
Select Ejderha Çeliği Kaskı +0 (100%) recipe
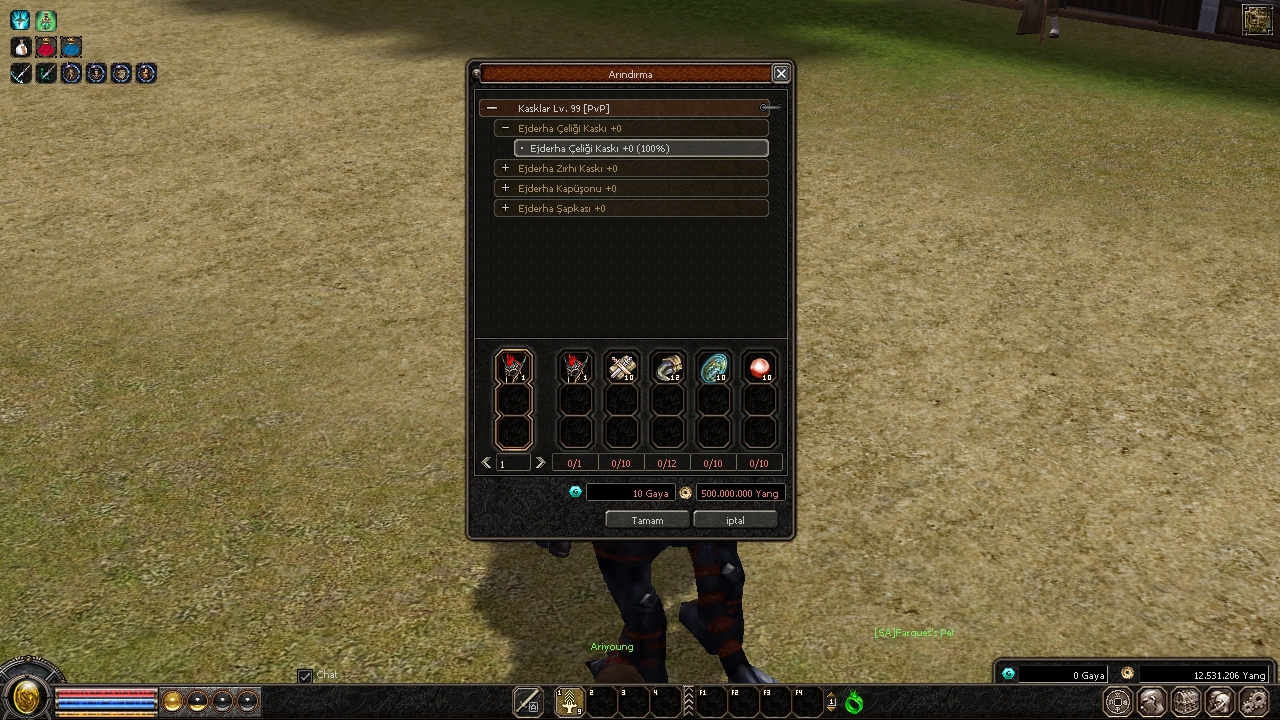pos(641,148)
